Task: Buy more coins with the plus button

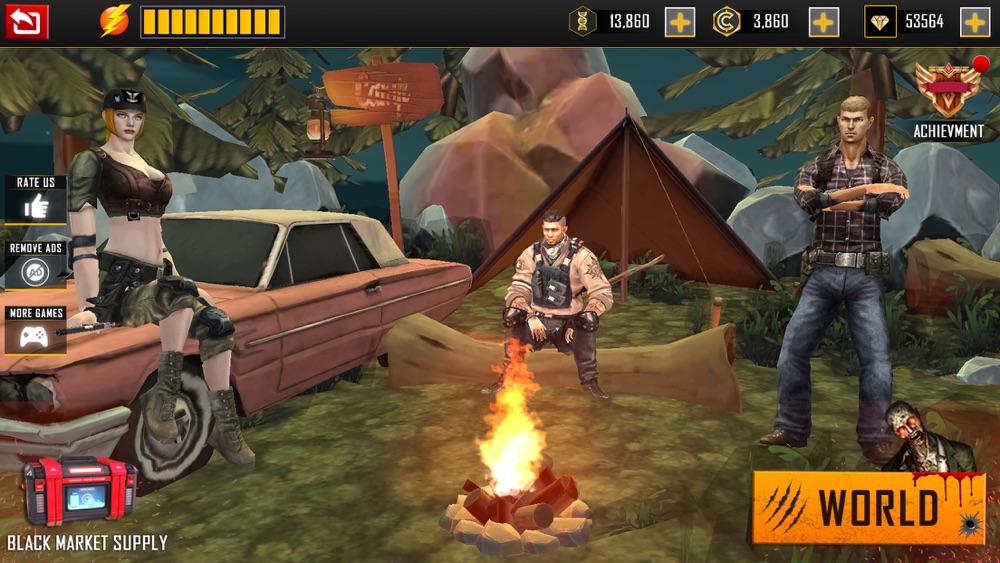Action: 824,22
